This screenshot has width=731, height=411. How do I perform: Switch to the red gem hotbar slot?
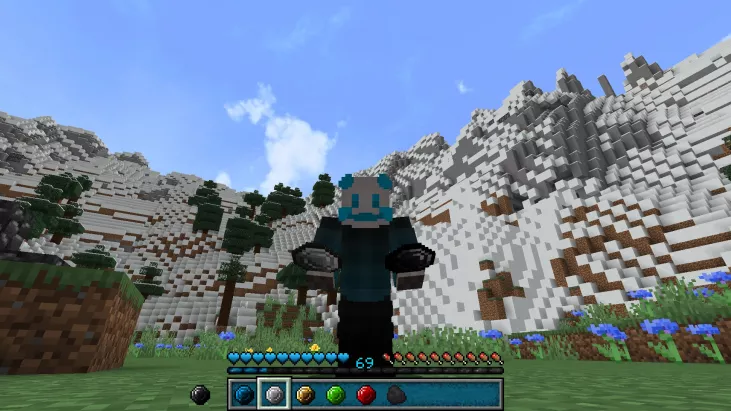pyautogui.click(x=366, y=395)
